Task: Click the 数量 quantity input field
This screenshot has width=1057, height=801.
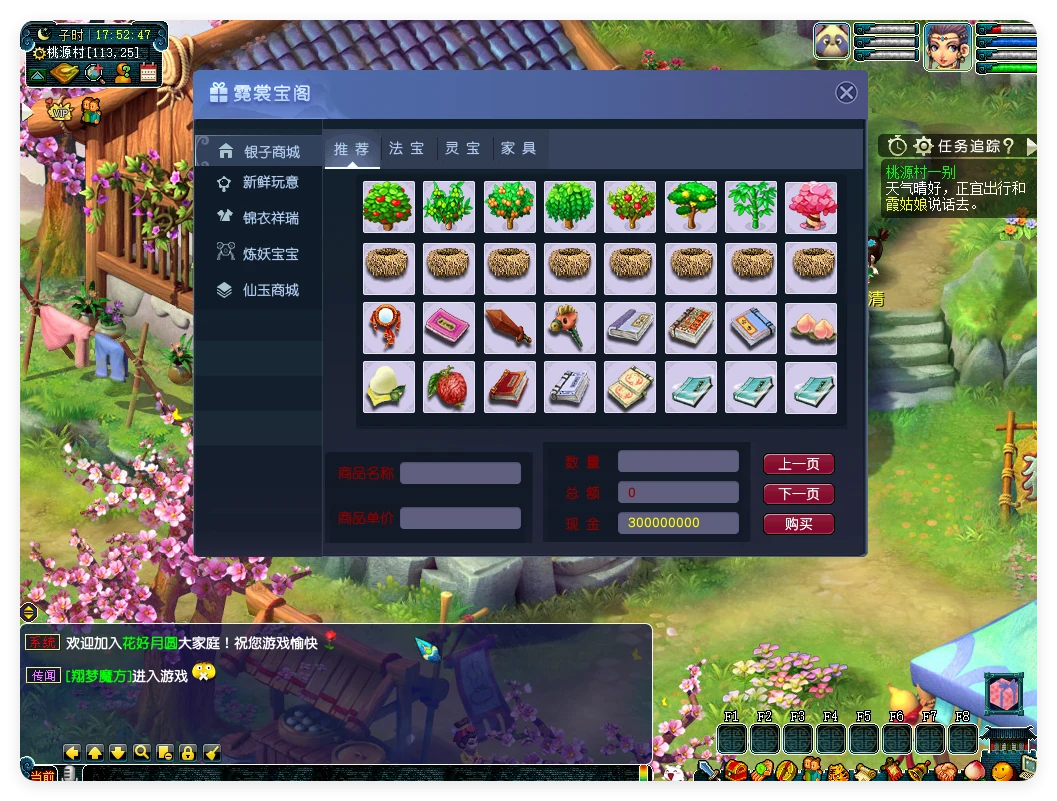Action: pyautogui.click(x=678, y=461)
